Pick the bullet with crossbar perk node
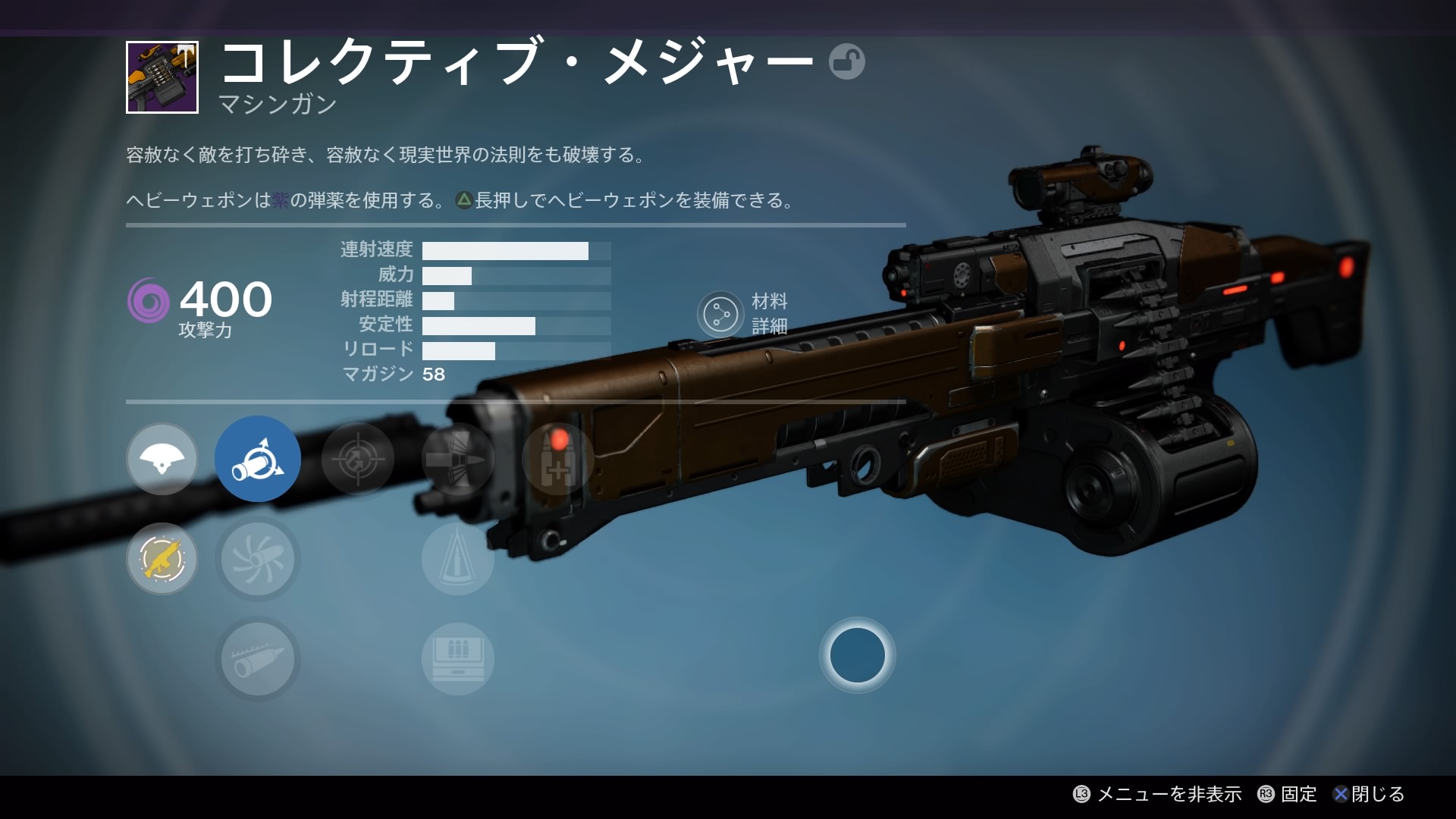Viewport: 1456px width, 819px height. pyautogui.click(x=457, y=459)
